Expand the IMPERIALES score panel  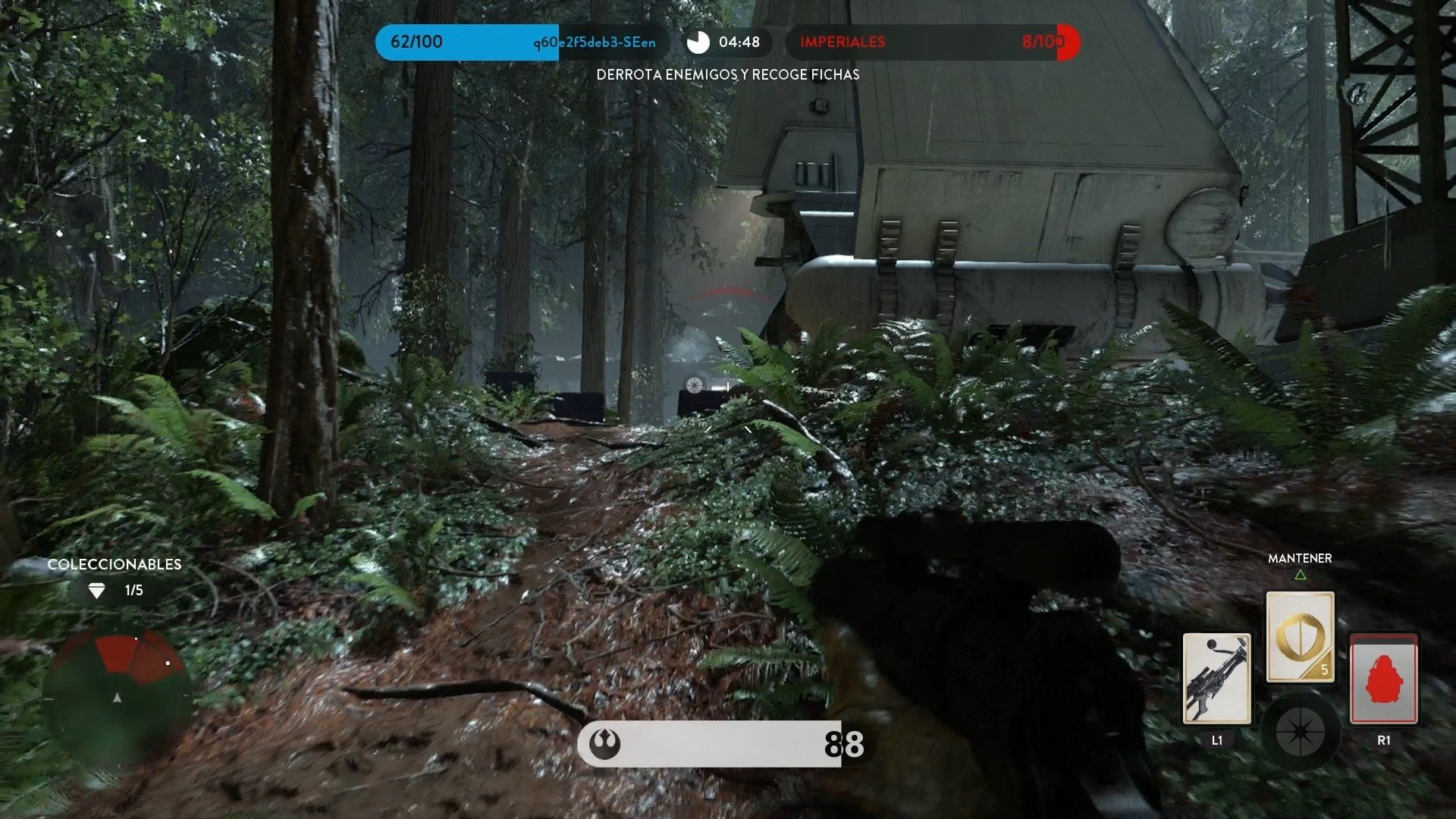coord(910,42)
